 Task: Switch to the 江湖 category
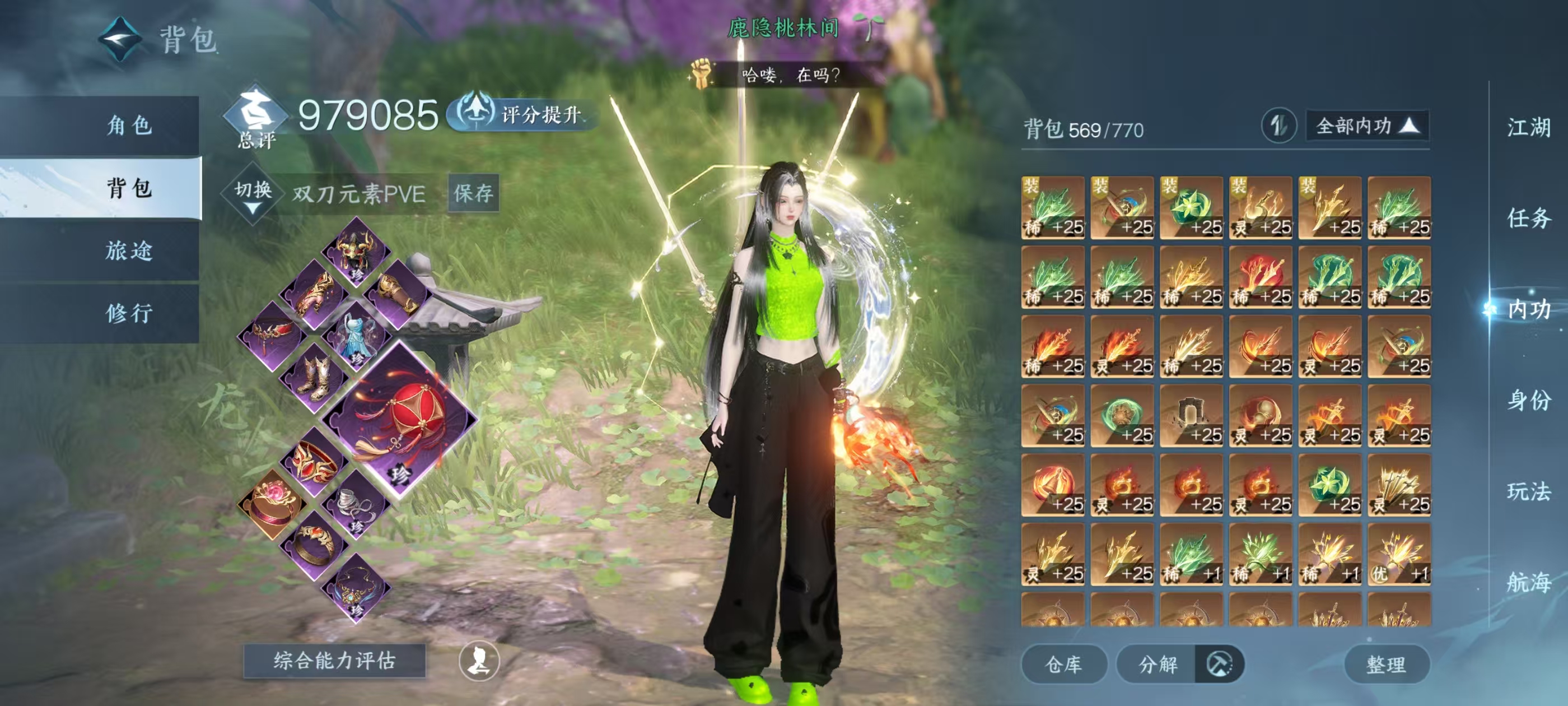(x=1528, y=128)
